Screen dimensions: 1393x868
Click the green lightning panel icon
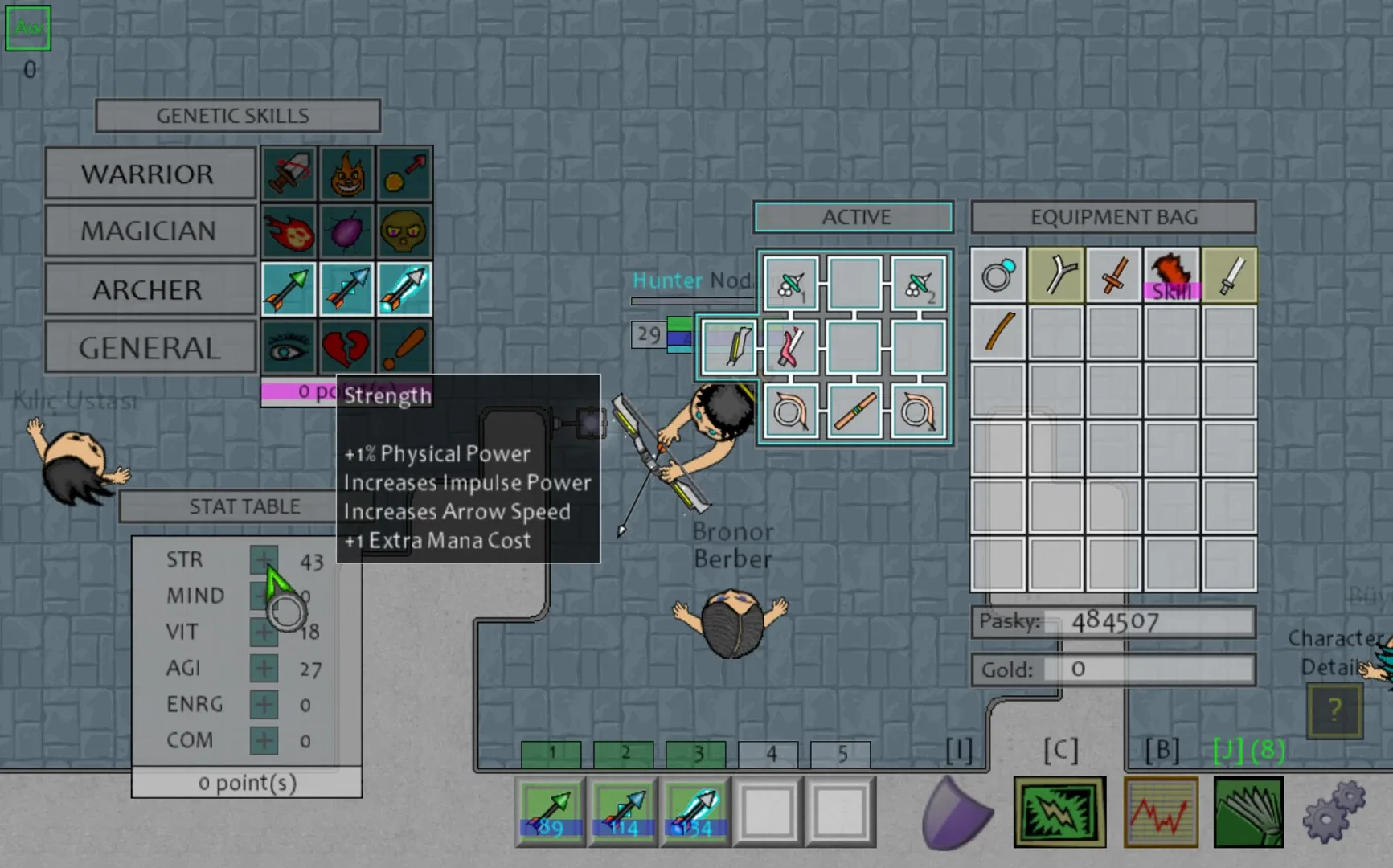point(1059,812)
